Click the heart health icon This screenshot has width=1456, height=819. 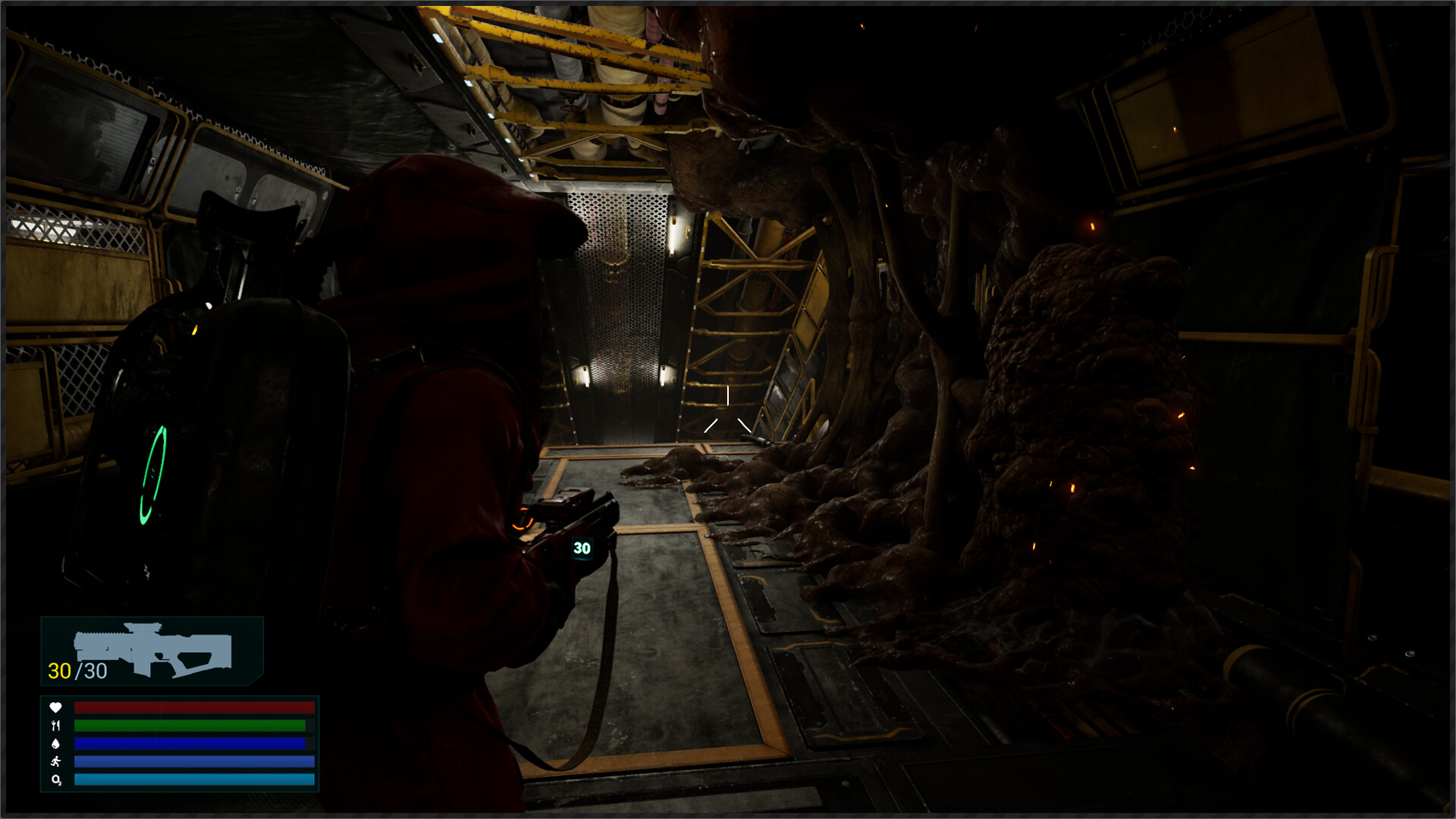pos(55,708)
